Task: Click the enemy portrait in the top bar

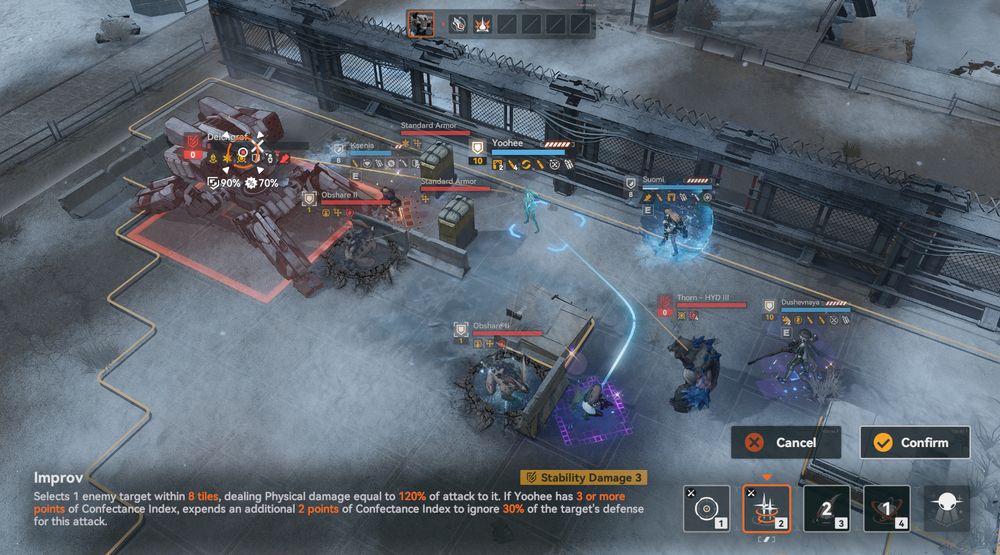Action: point(421,25)
